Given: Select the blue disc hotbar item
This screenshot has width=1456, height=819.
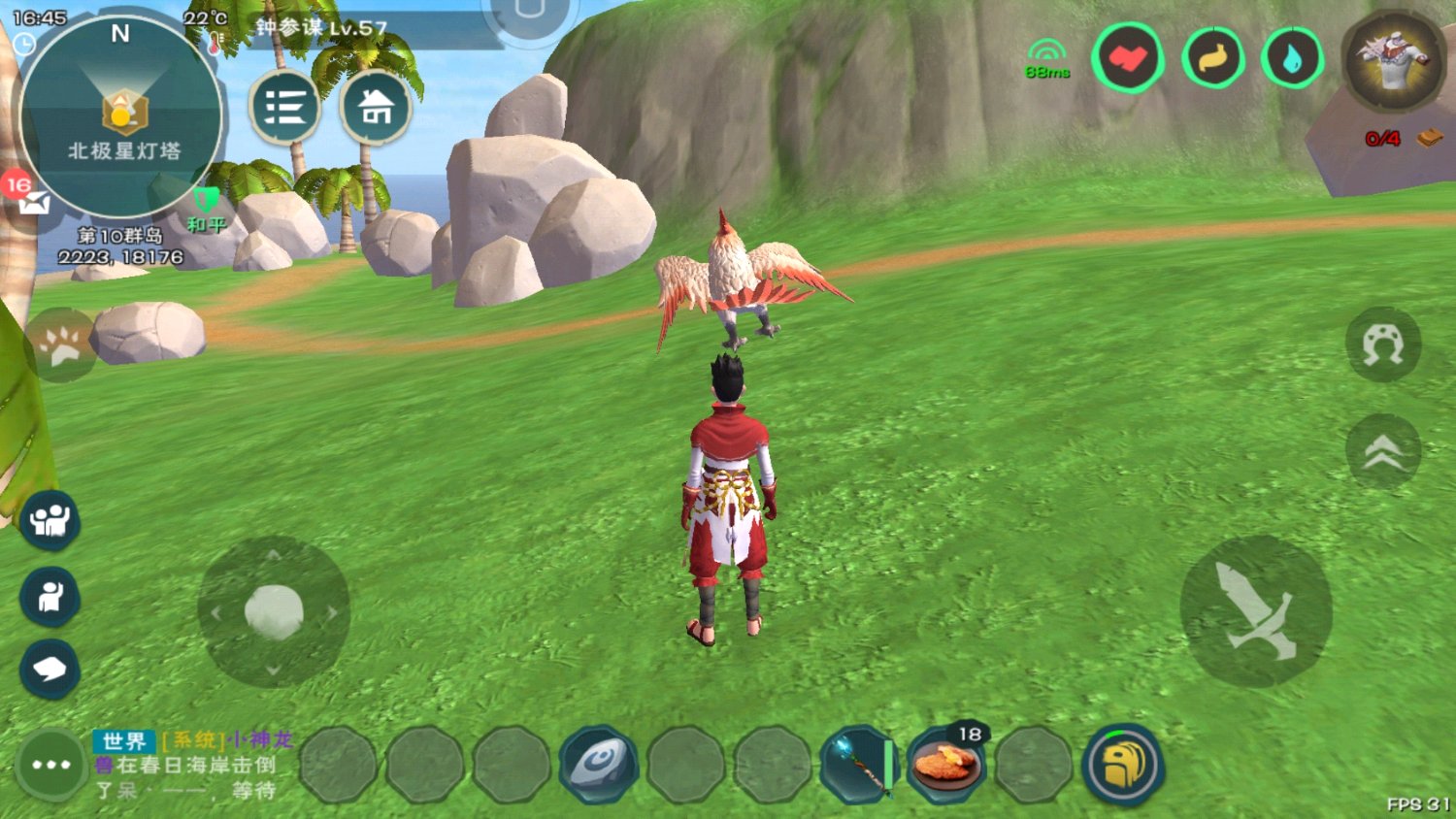Looking at the screenshot, I should [x=599, y=765].
